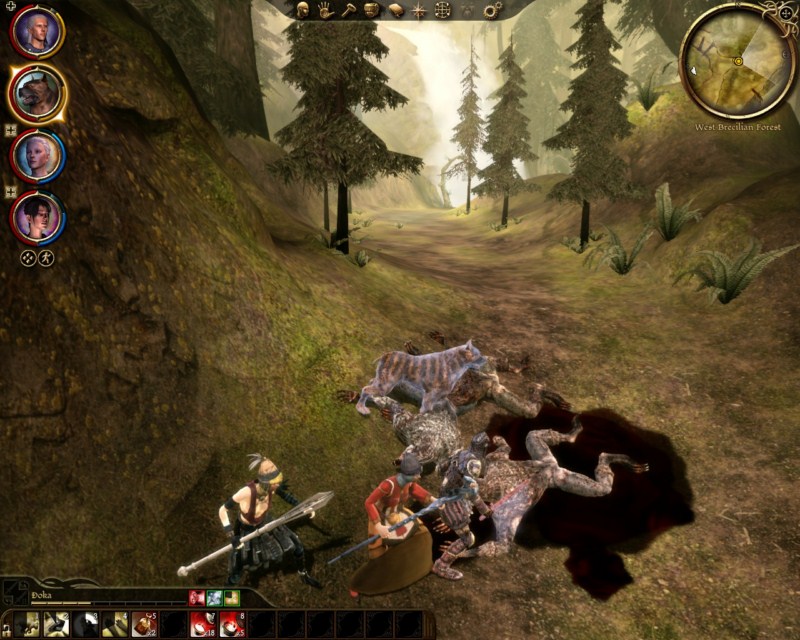Open the area map compass-star icon
The width and height of the screenshot is (800, 640).
coord(419,10)
